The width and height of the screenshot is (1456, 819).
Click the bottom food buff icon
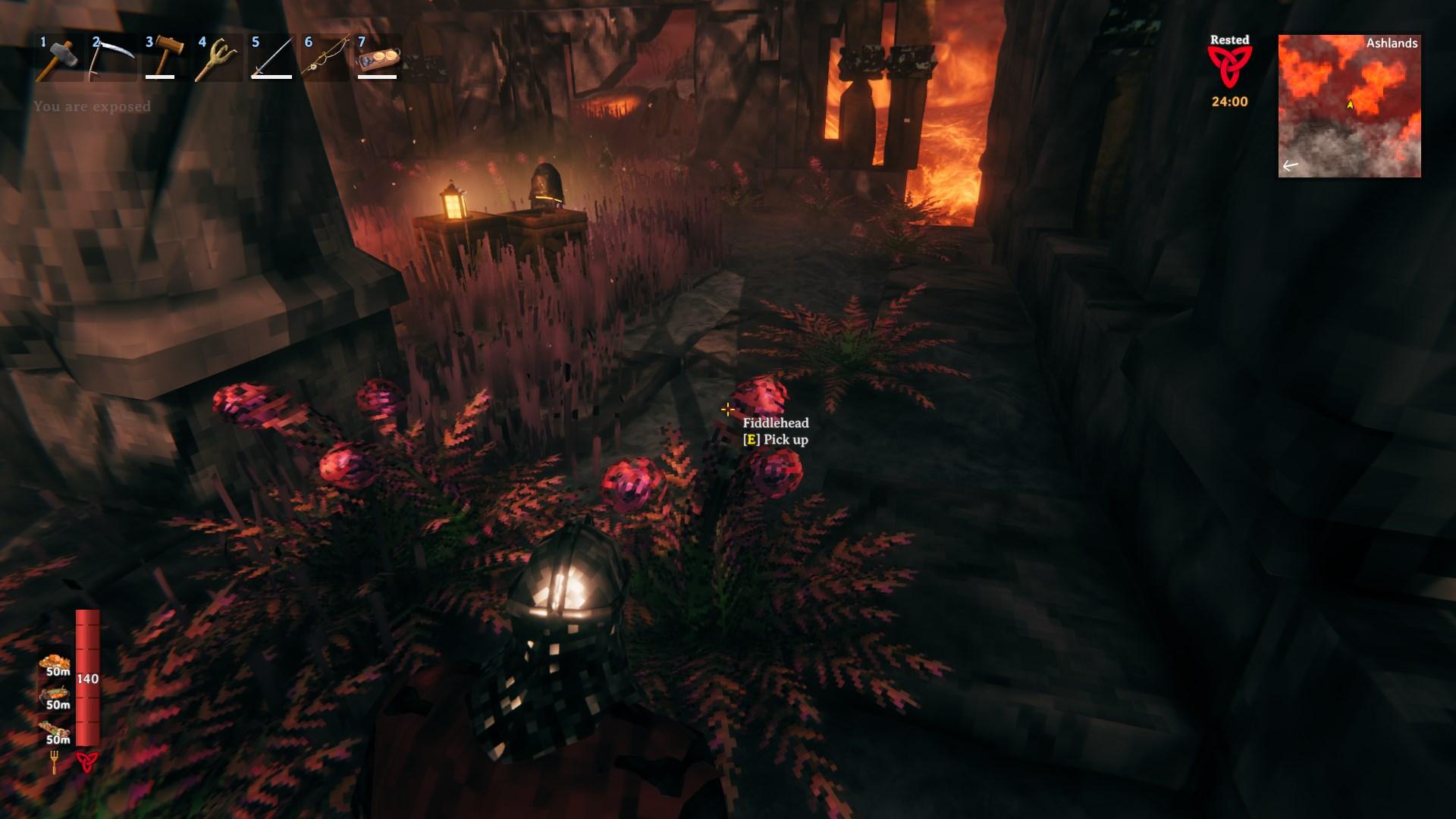(x=55, y=731)
